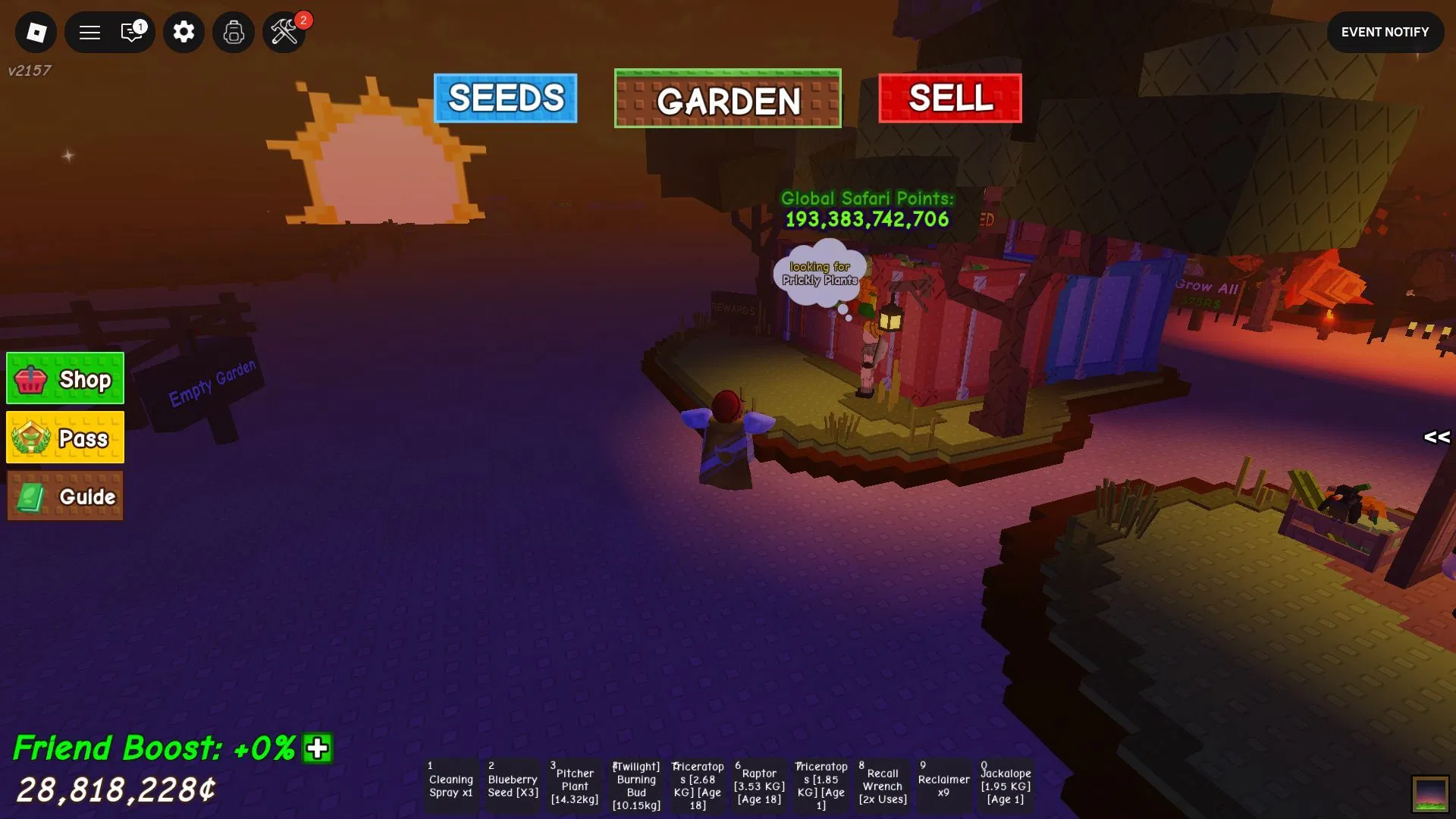
Task: Click the plus icon next to Friend Boost
Action: click(315, 747)
